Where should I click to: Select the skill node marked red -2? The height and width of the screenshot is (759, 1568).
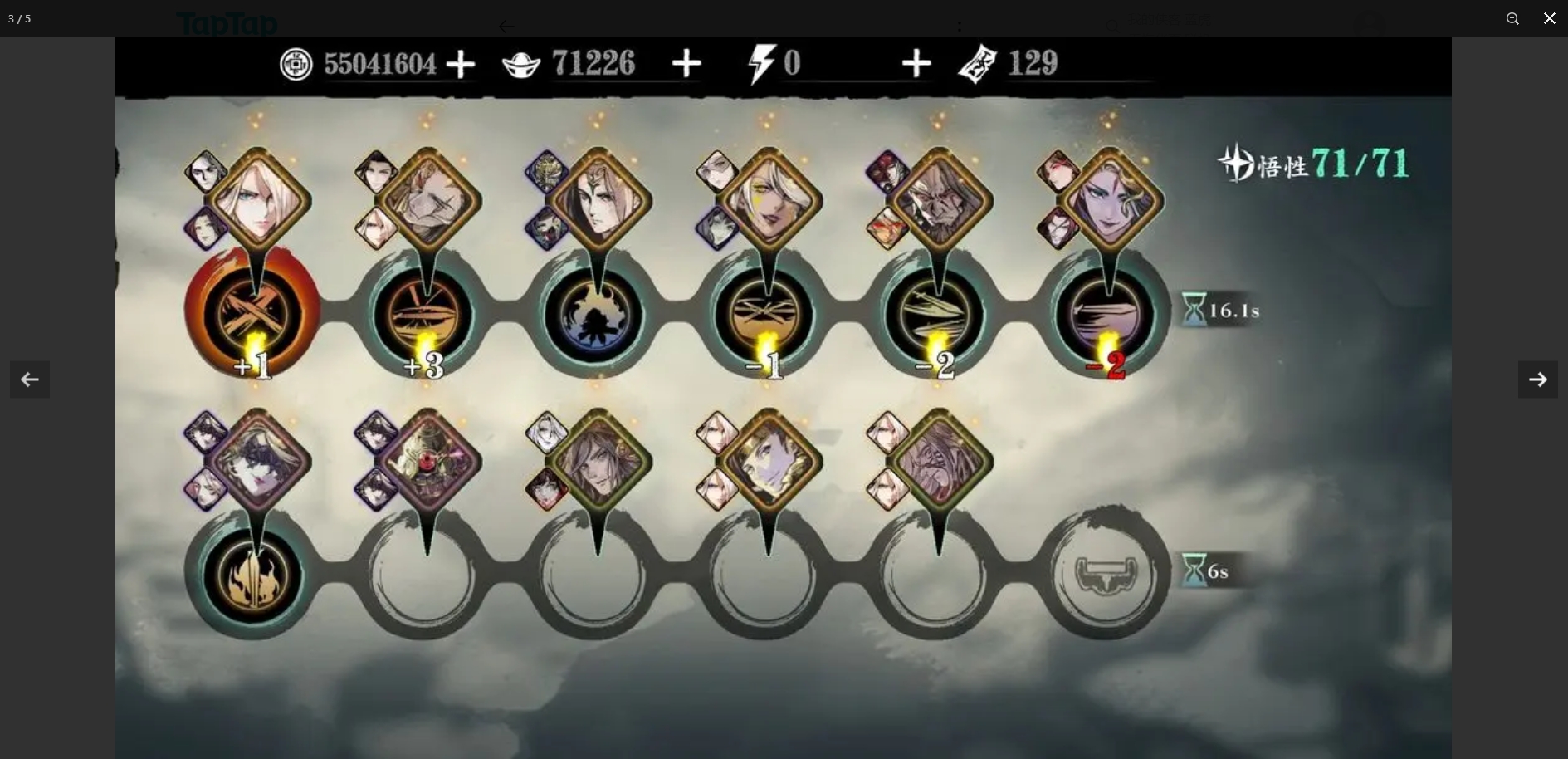[x=1106, y=316]
